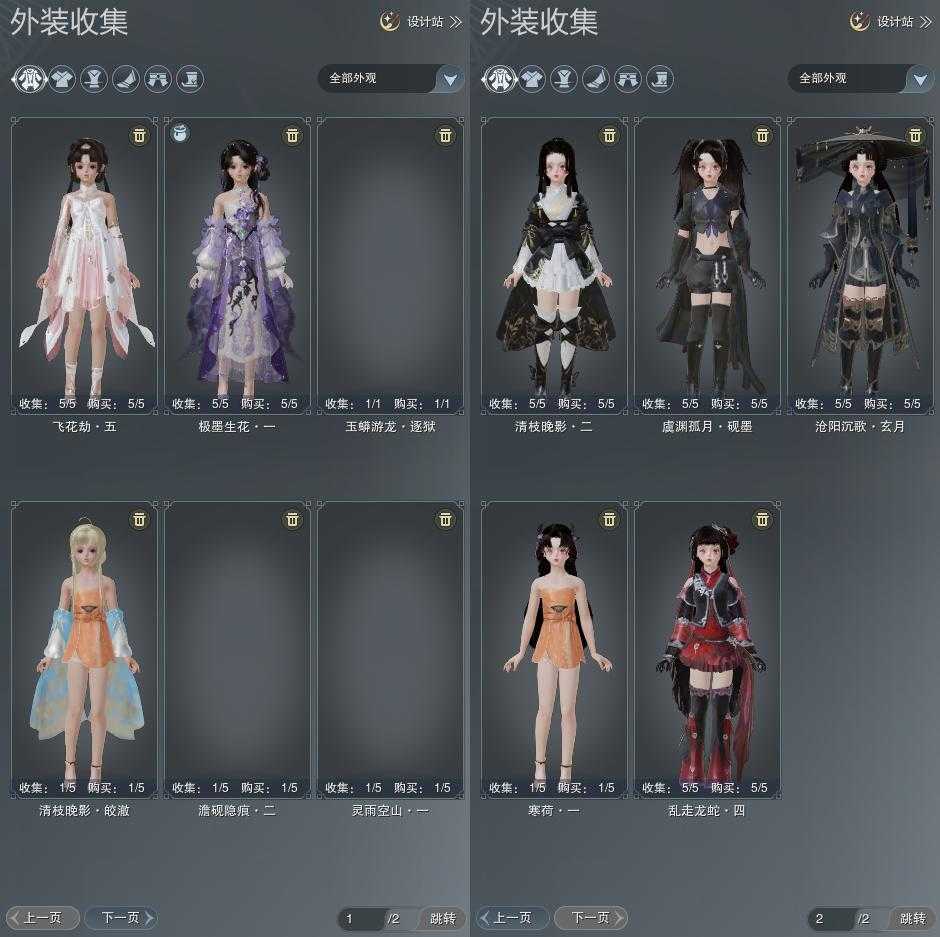Select the 寒荷·一 outfit card
The width and height of the screenshot is (940, 937).
pyautogui.click(x=555, y=650)
